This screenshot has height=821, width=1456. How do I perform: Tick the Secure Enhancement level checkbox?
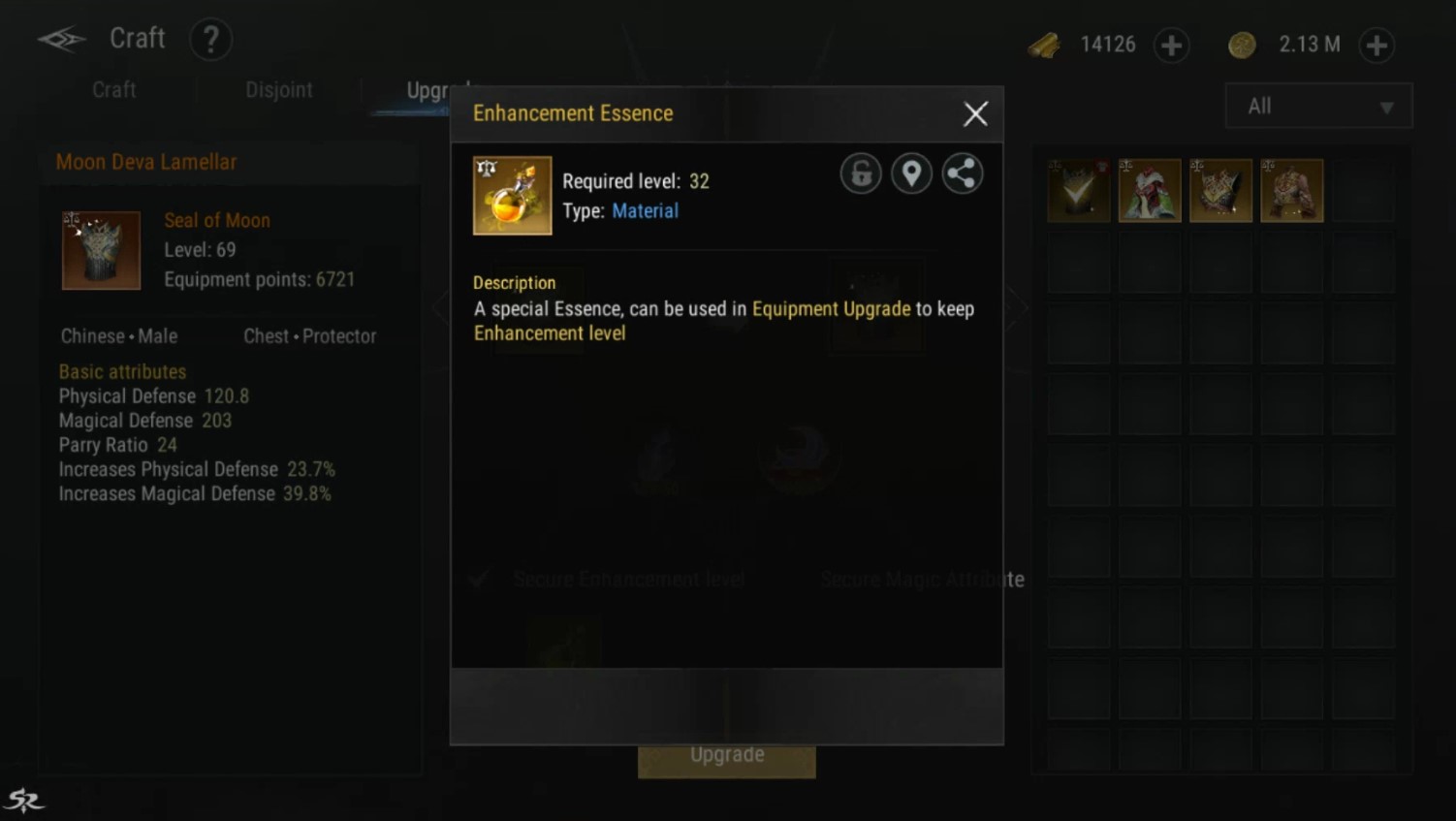(479, 580)
